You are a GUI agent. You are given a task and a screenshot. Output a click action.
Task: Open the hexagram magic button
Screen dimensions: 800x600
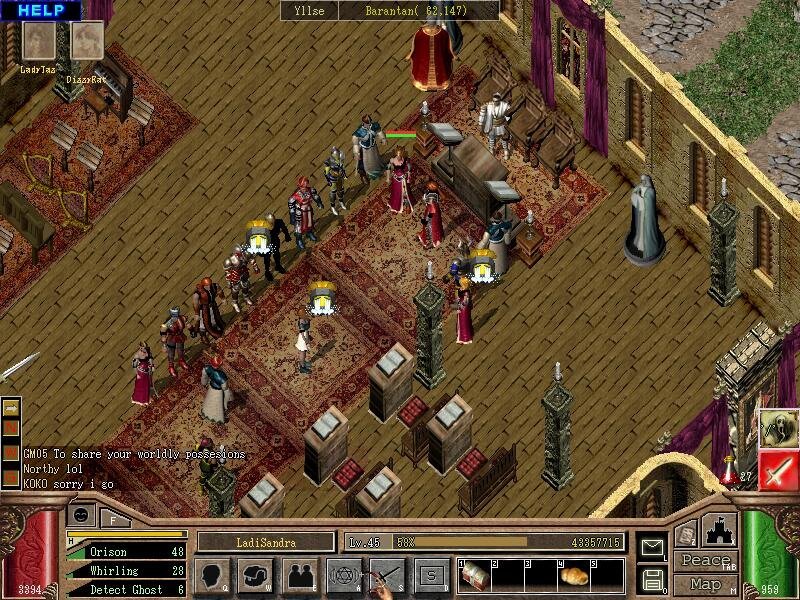click(x=343, y=576)
